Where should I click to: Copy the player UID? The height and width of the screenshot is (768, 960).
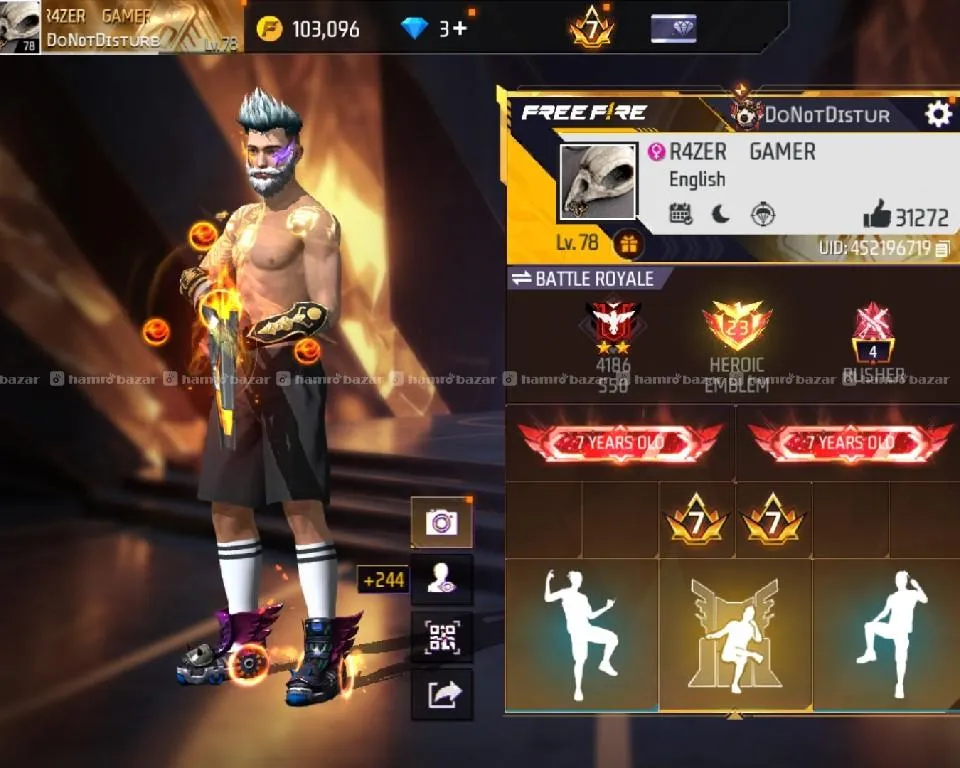pos(942,248)
